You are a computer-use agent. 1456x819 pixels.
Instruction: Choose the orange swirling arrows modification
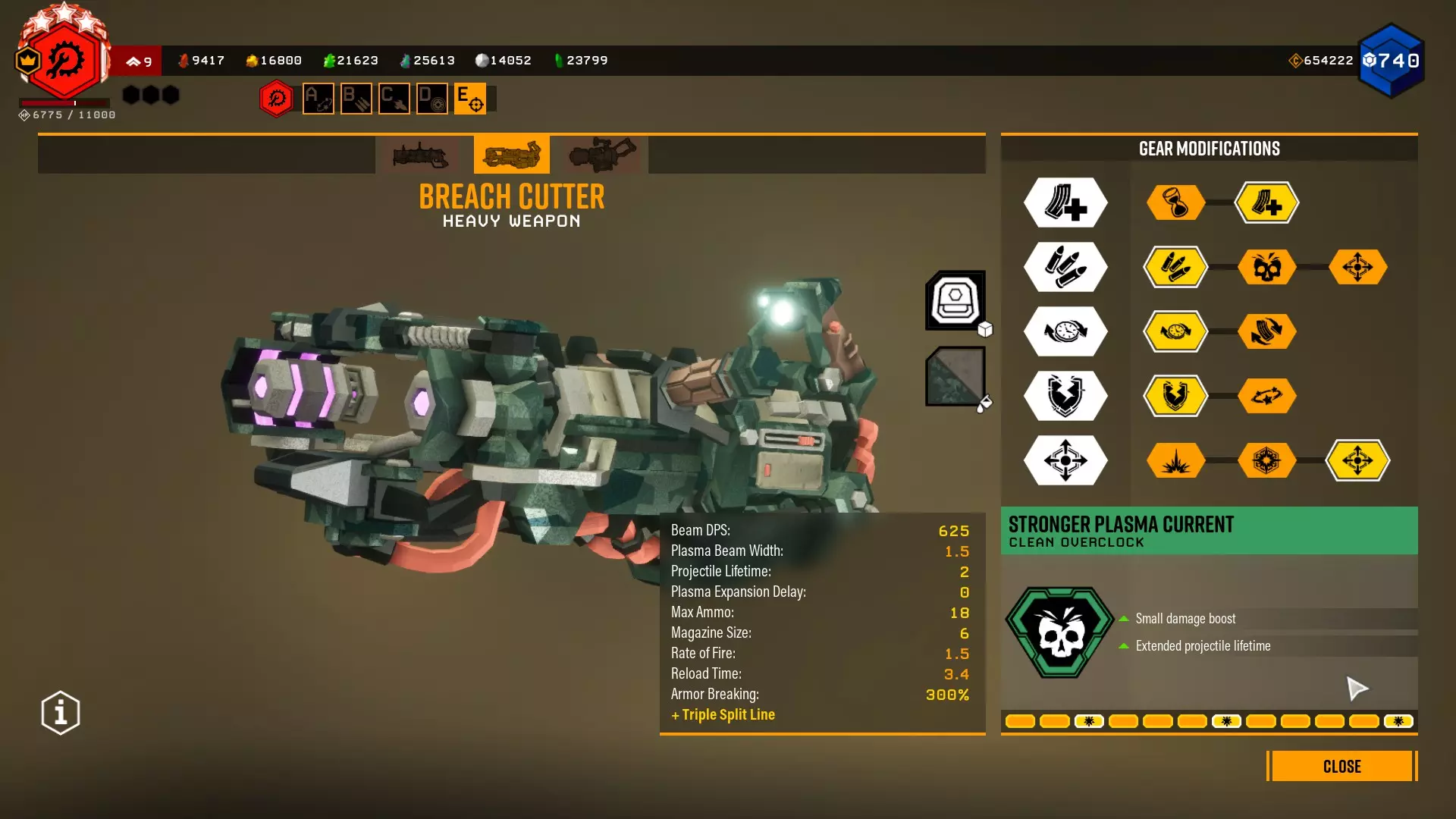[1266, 331]
